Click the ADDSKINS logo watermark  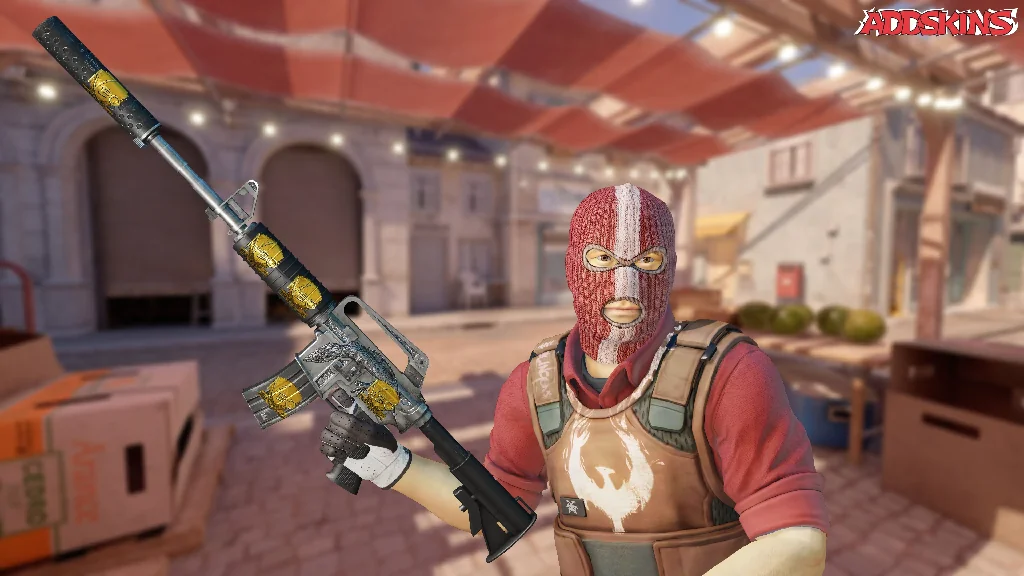(937, 22)
